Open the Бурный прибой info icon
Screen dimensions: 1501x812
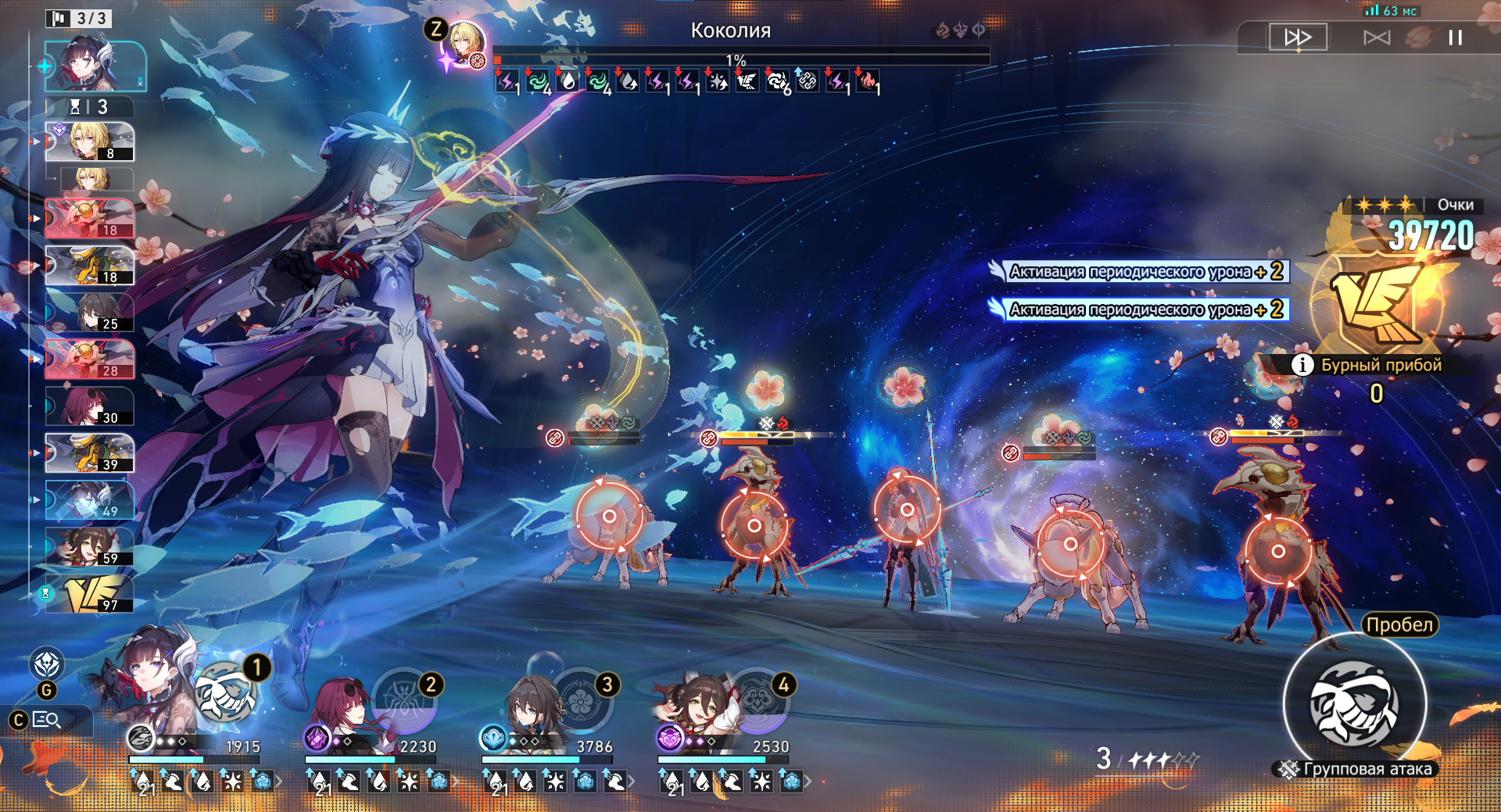(x=1302, y=365)
